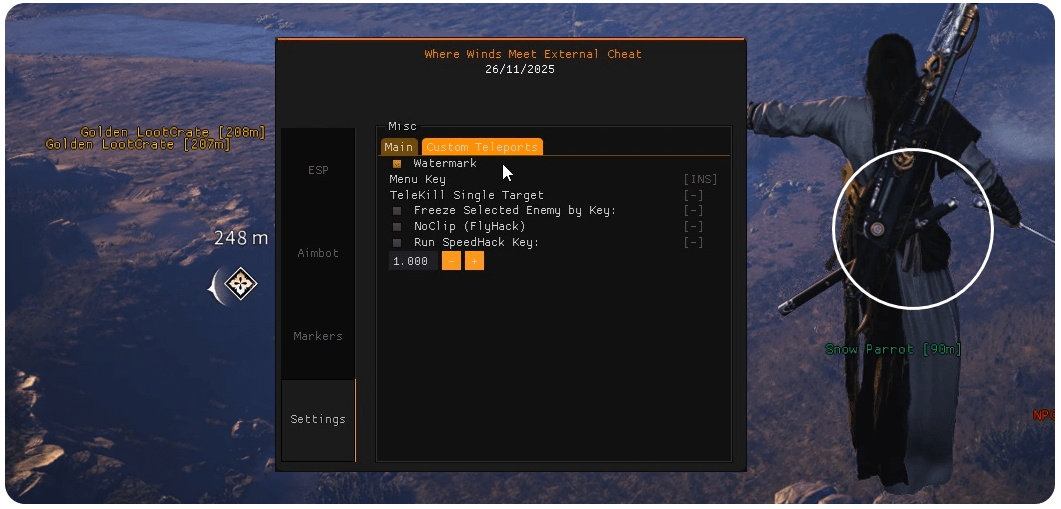Open the Markers section
The image size is (1061, 509).
(x=318, y=336)
